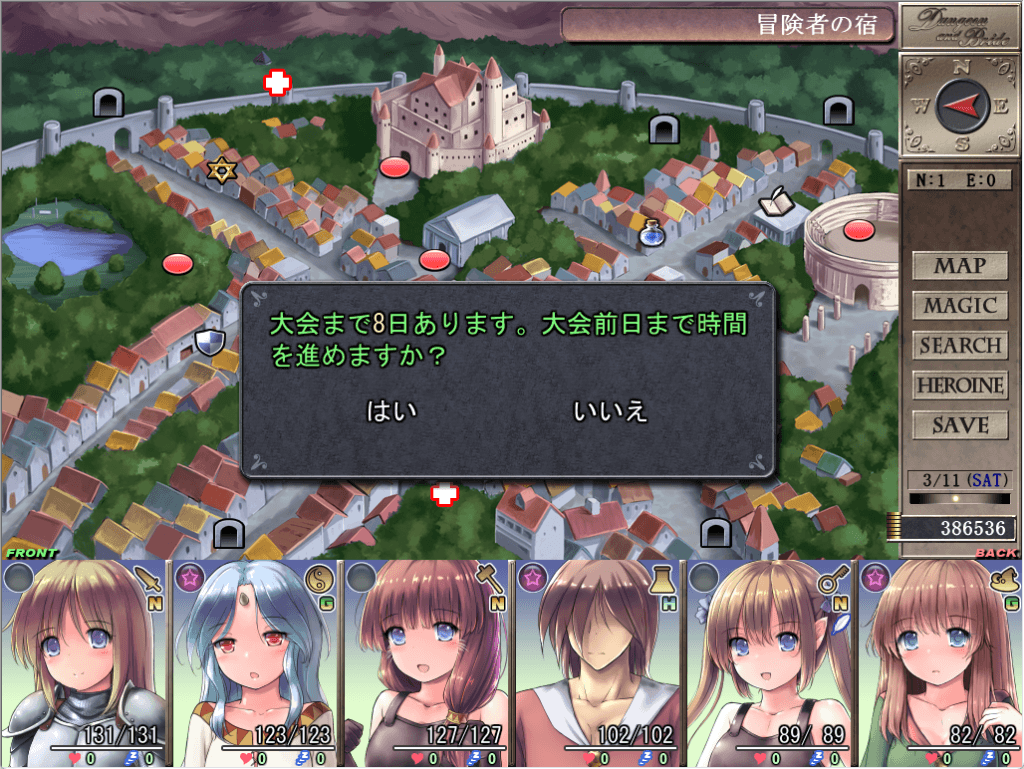Click the red marker on the arena
This screenshot has width=1024, height=769.
coord(858,231)
